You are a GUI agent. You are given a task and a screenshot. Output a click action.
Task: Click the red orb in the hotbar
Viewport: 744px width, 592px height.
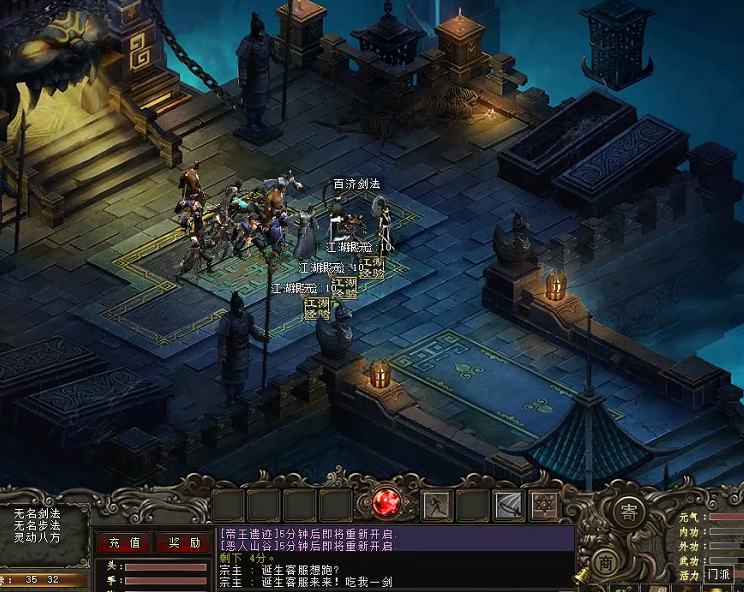pyautogui.click(x=386, y=504)
